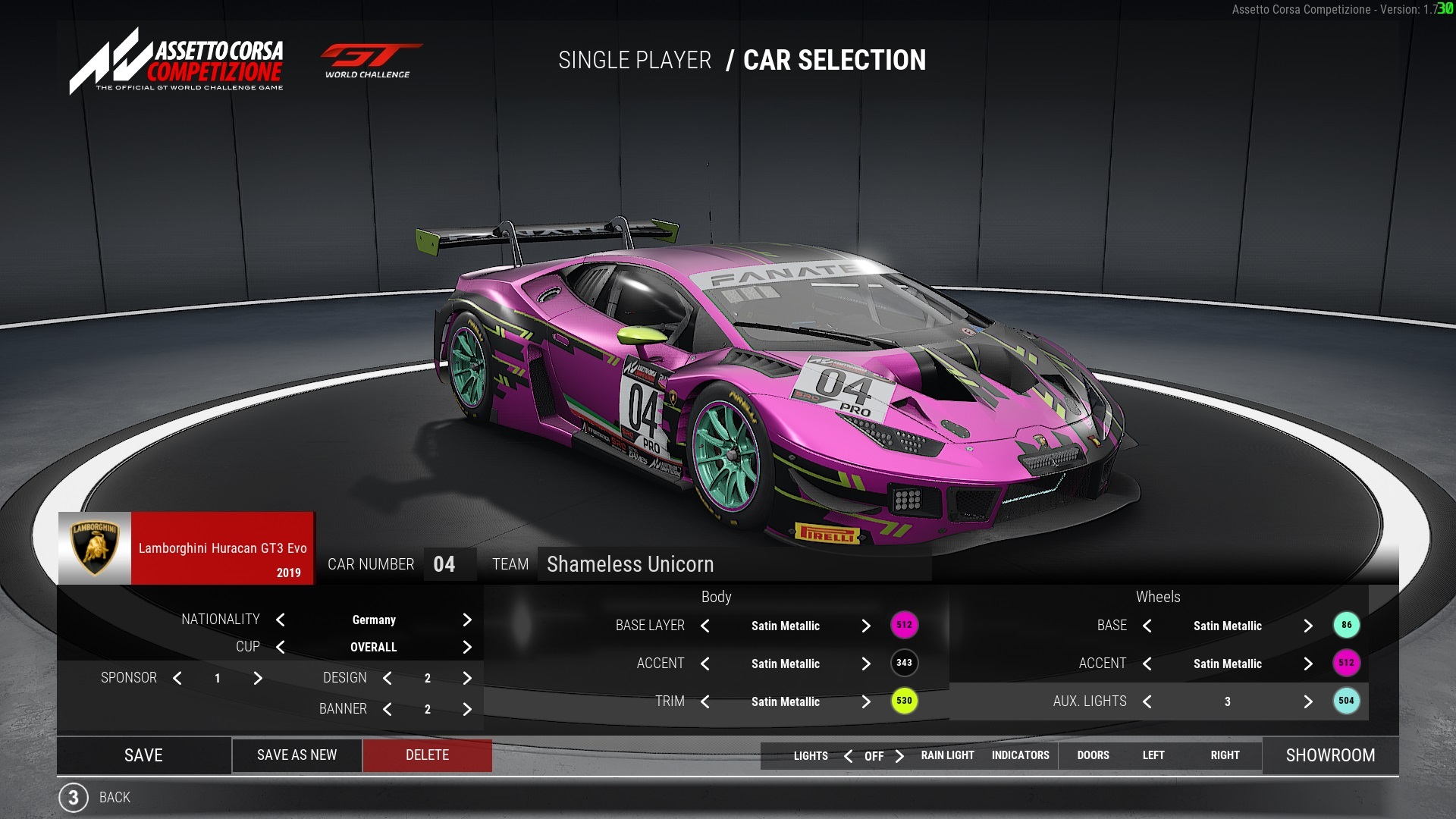Screen dimensions: 1456x819
Task: Select next nationality after Germany
Action: coord(467,620)
